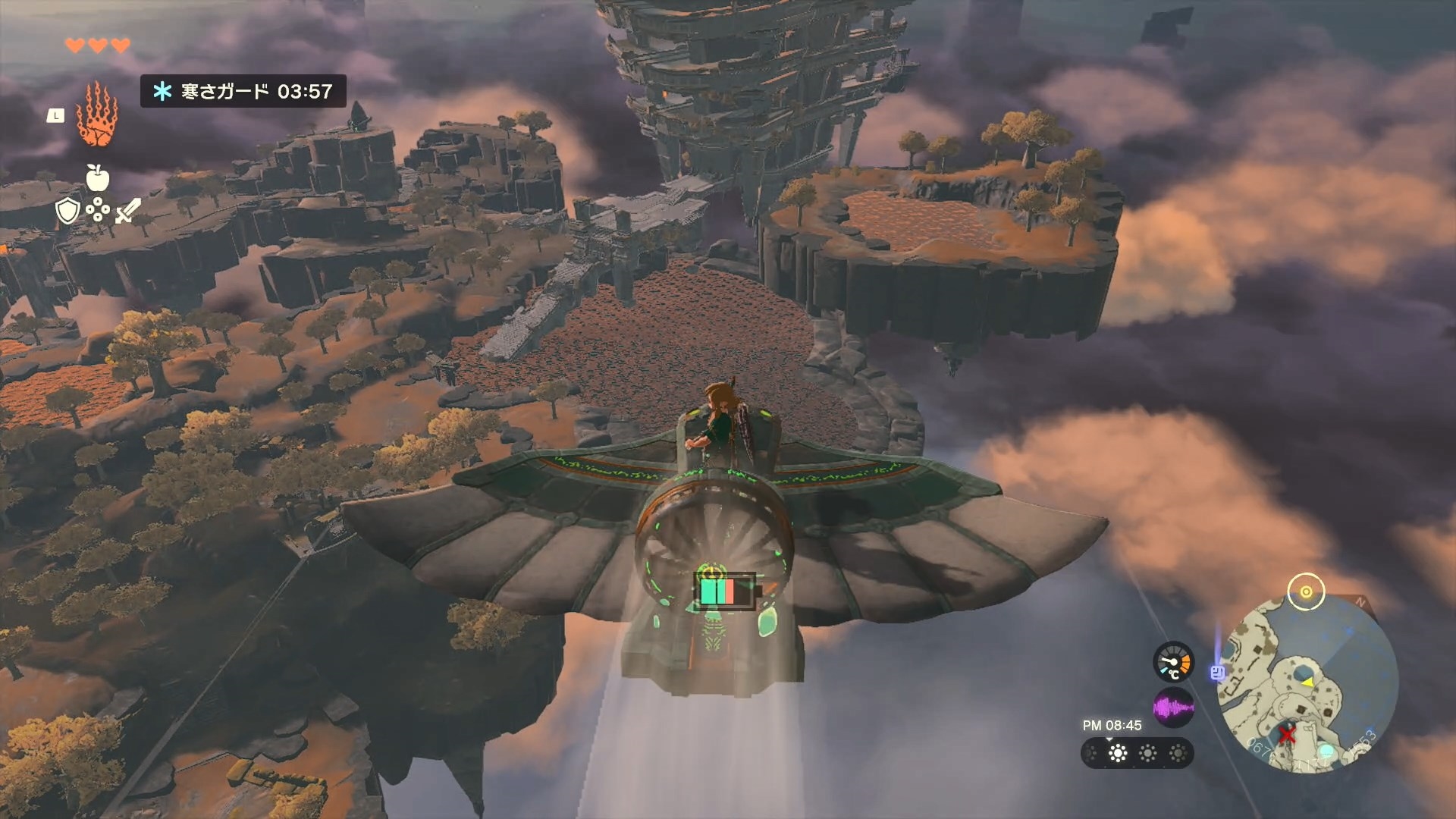Click the red X marker on the minimap
The width and height of the screenshot is (1456, 819).
coord(1287,734)
